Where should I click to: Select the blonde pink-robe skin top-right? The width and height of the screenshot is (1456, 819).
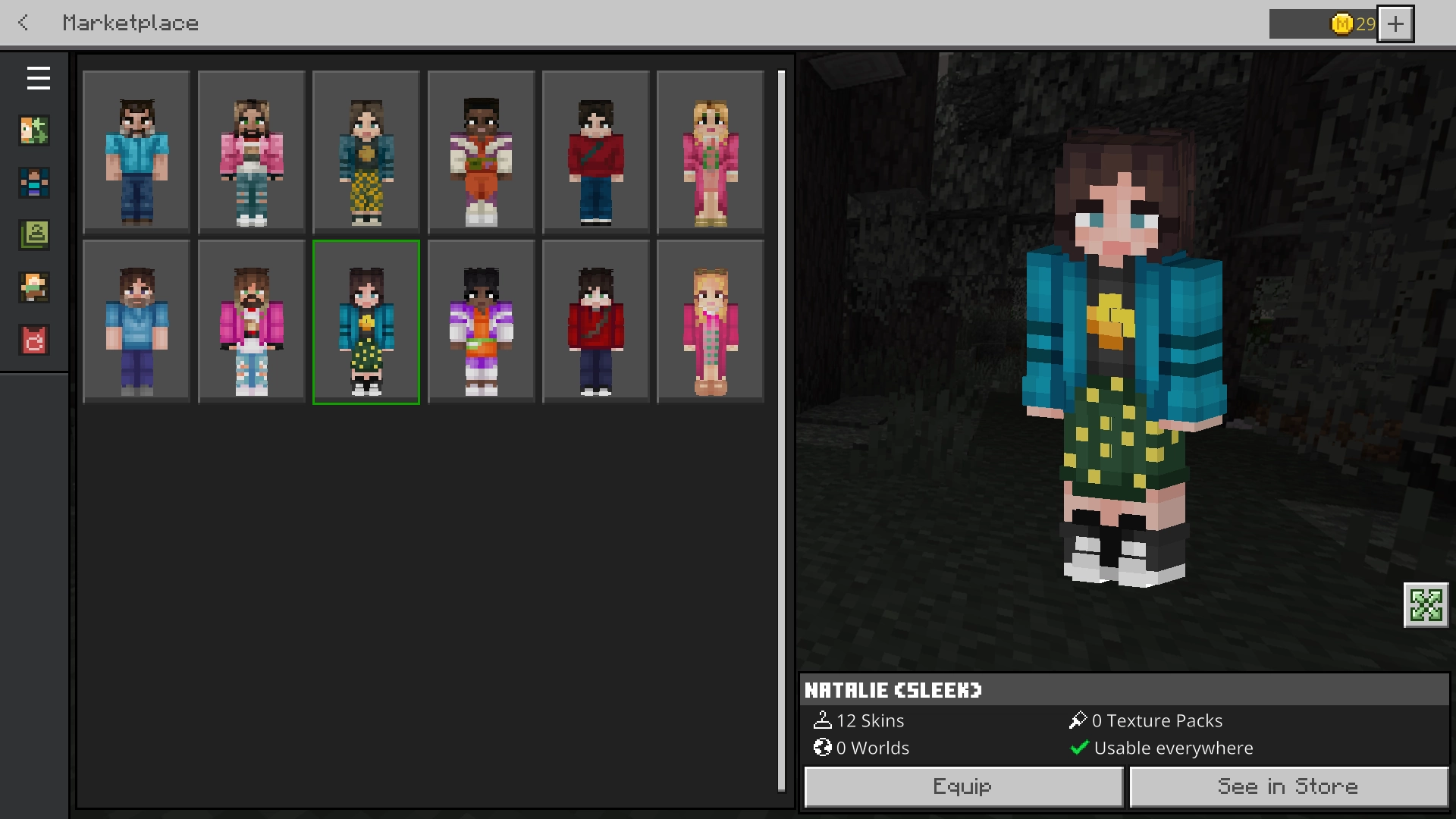pos(710,151)
